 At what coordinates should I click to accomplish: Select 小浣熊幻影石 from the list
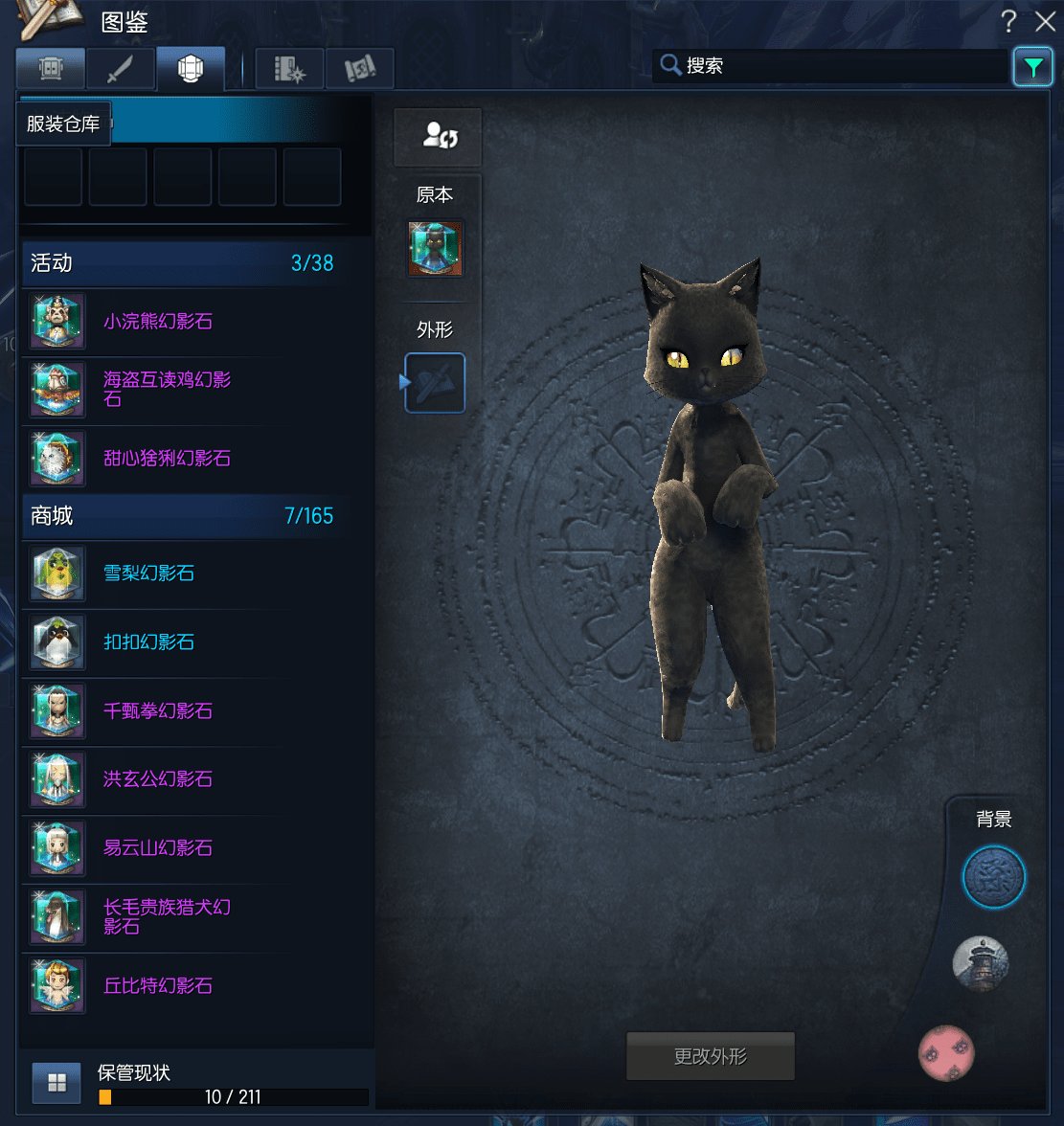tap(157, 322)
